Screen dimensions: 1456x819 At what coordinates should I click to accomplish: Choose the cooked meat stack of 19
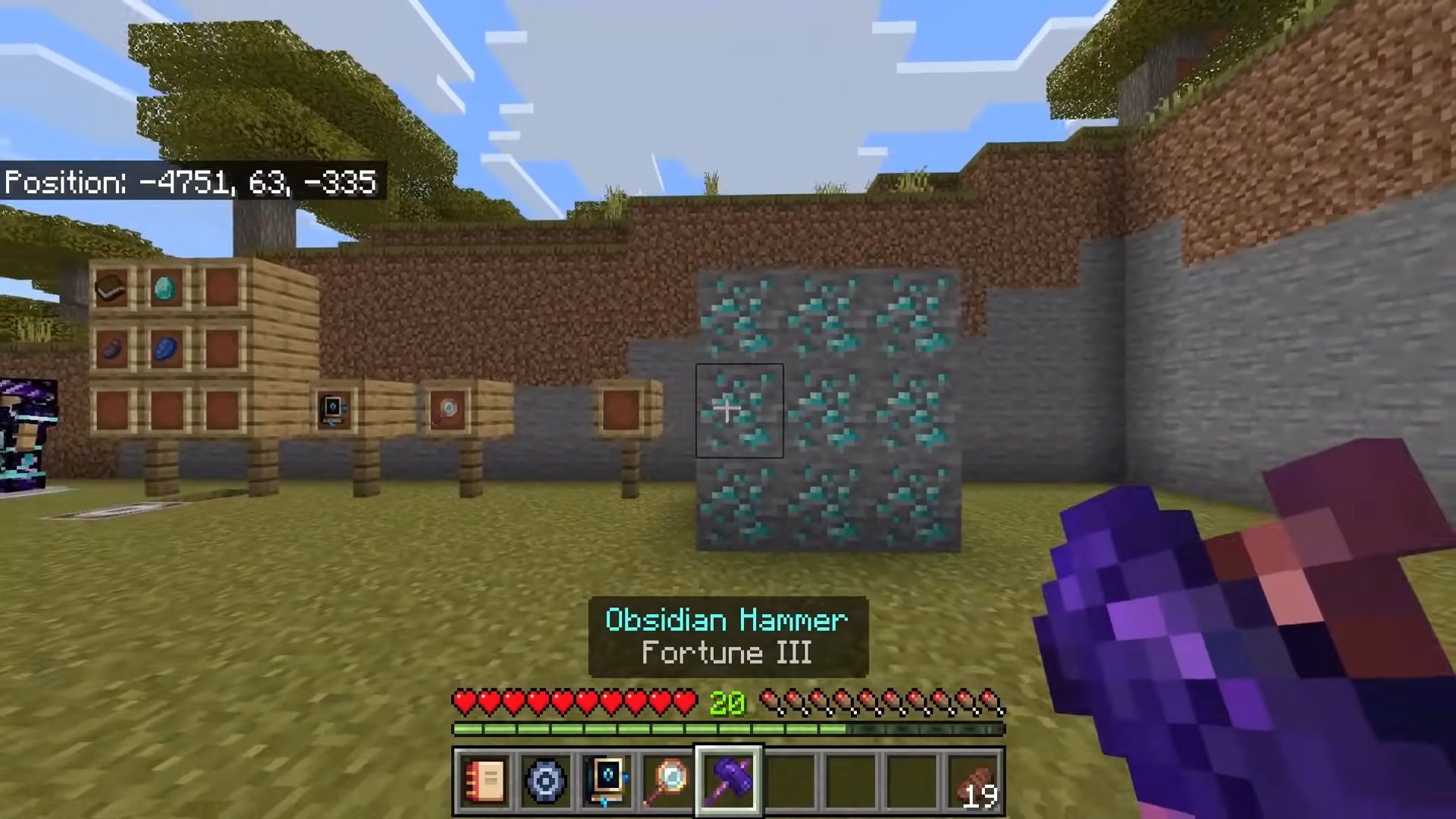[974, 781]
